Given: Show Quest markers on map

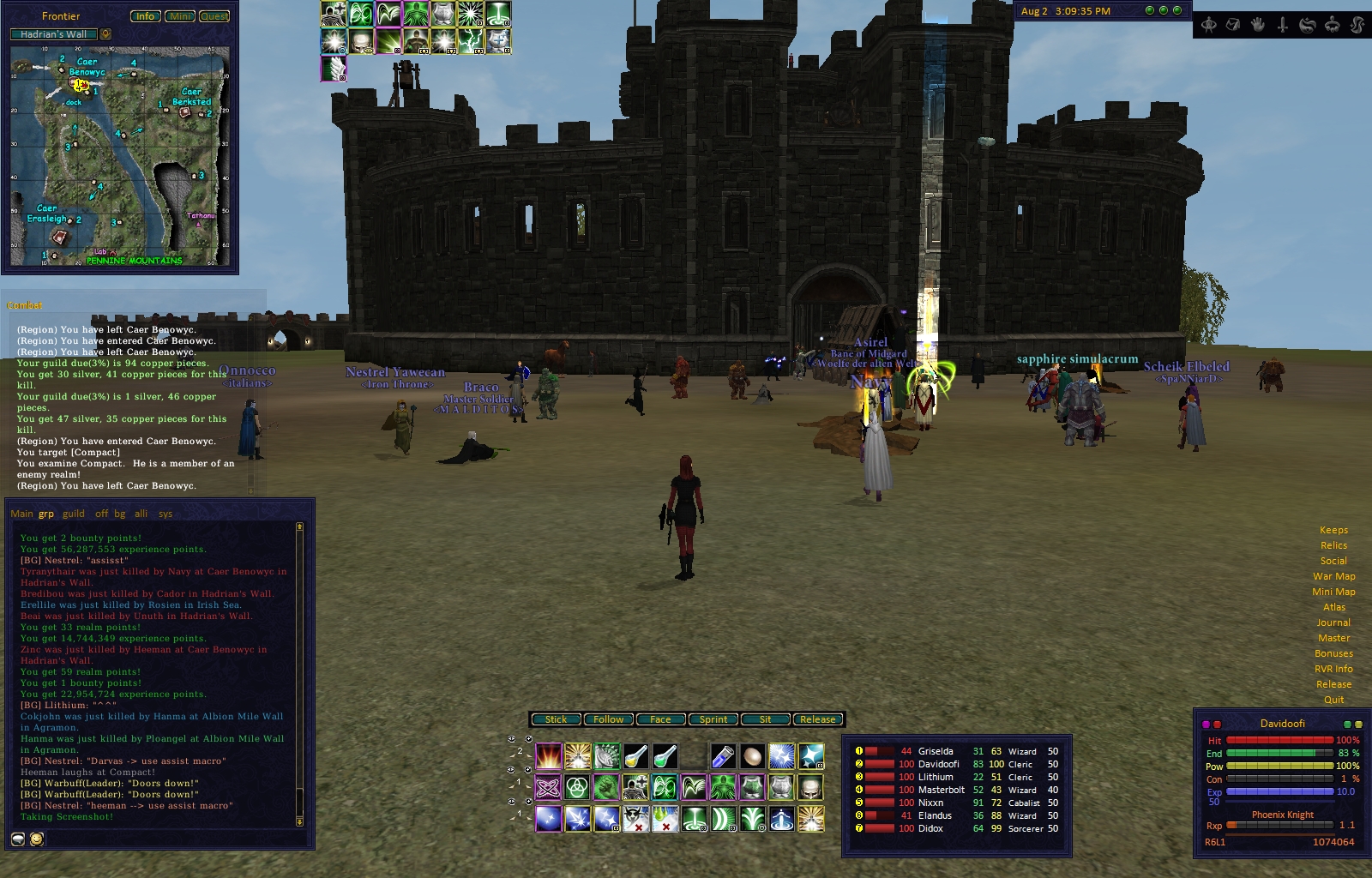Looking at the screenshot, I should (214, 16).
